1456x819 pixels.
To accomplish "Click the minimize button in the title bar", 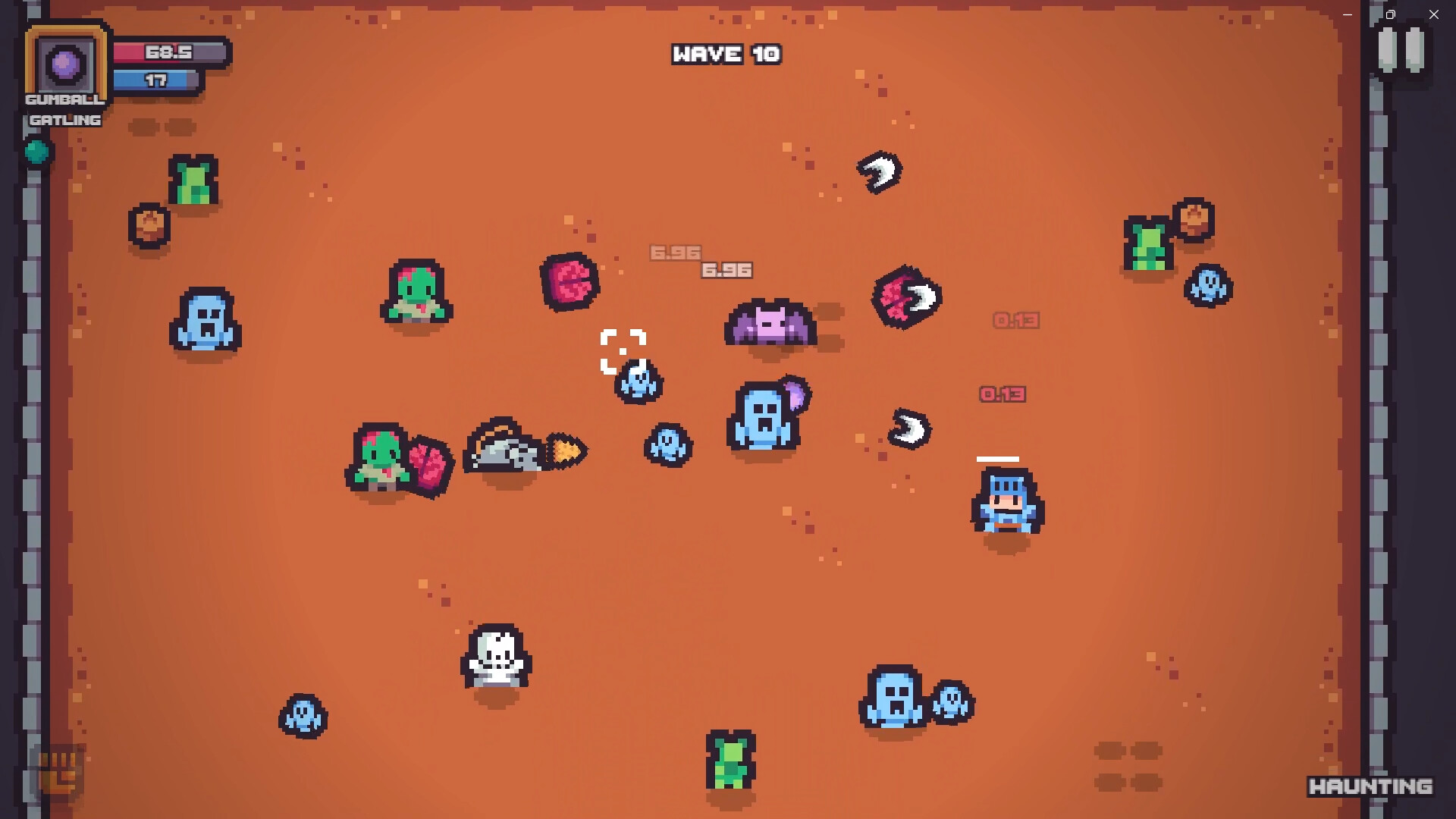I will (x=1348, y=14).
